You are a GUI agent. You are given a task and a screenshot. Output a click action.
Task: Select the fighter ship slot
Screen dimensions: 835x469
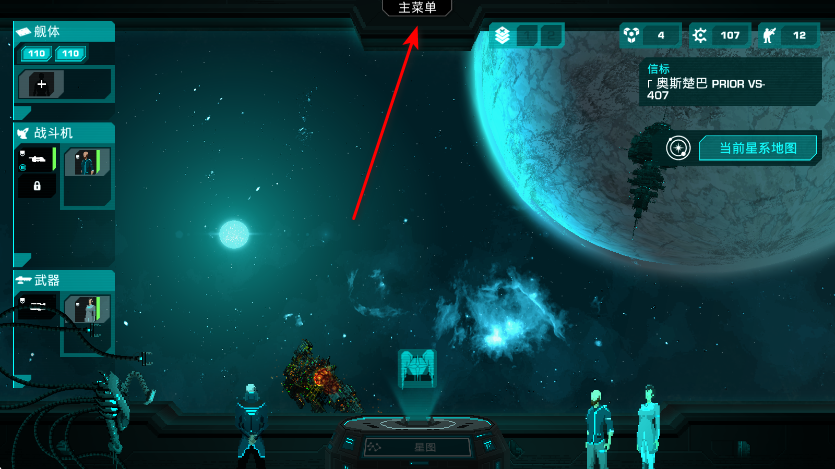tap(36, 160)
